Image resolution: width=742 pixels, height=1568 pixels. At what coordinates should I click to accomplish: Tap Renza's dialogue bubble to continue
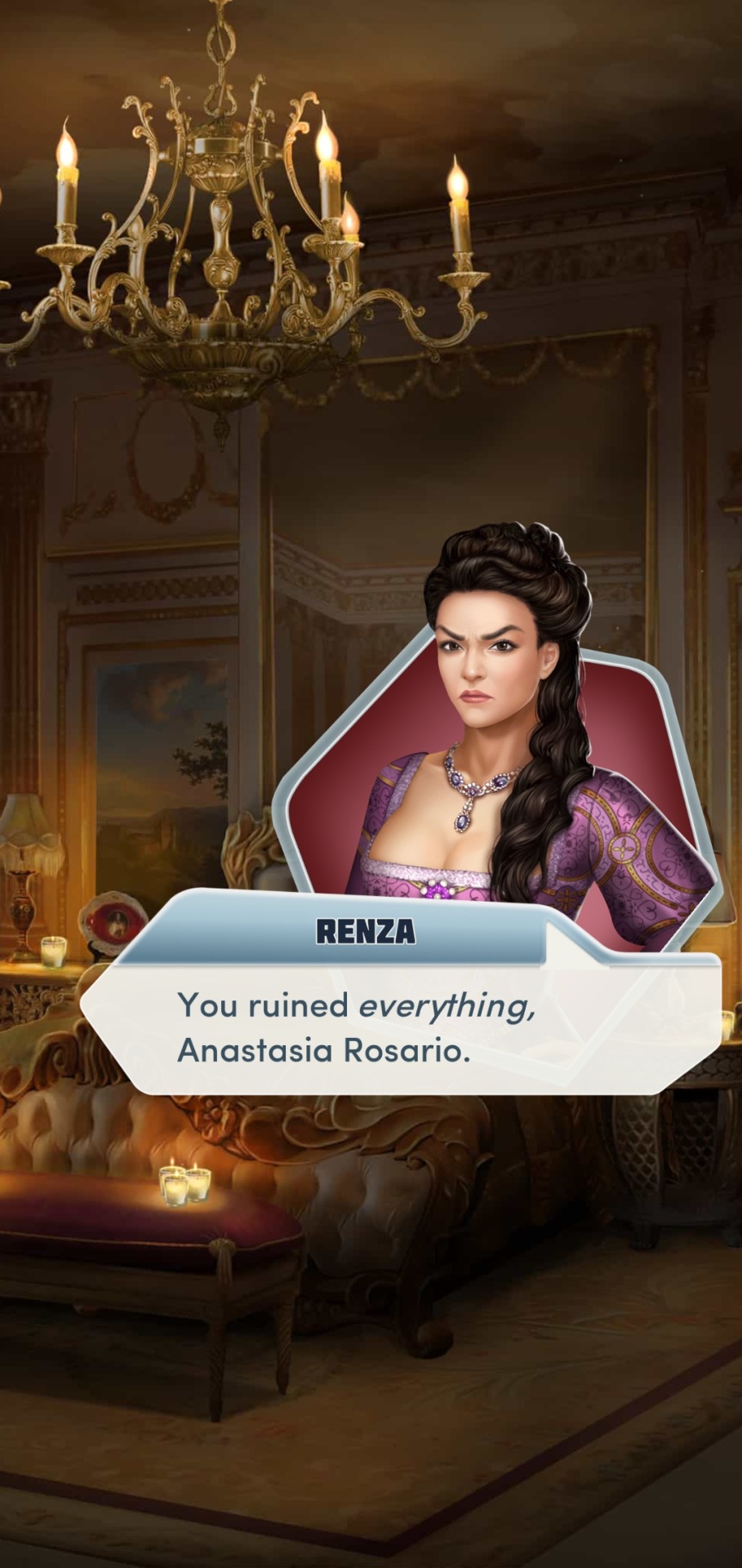(x=400, y=1027)
